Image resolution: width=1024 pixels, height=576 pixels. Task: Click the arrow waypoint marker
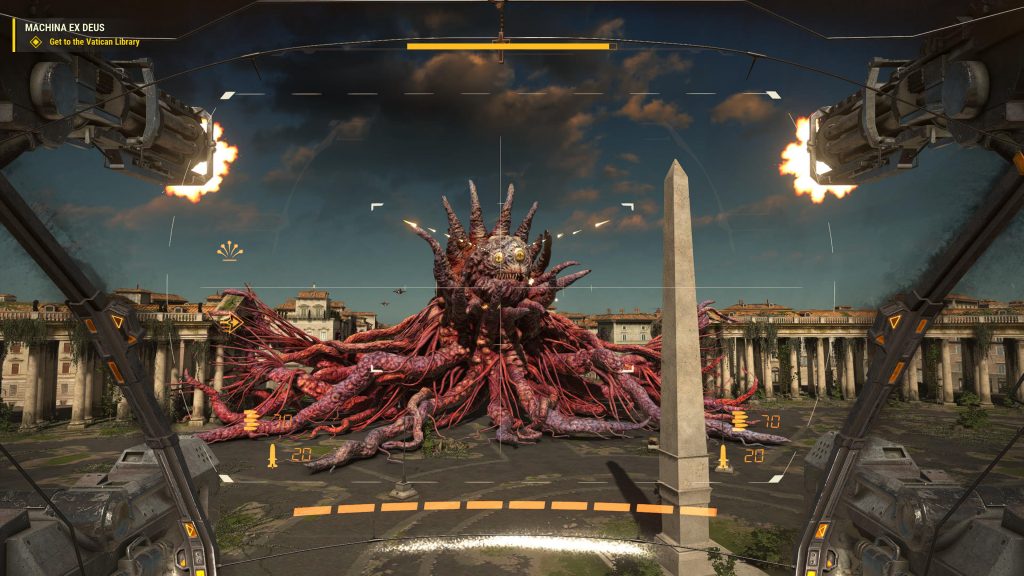(232, 323)
